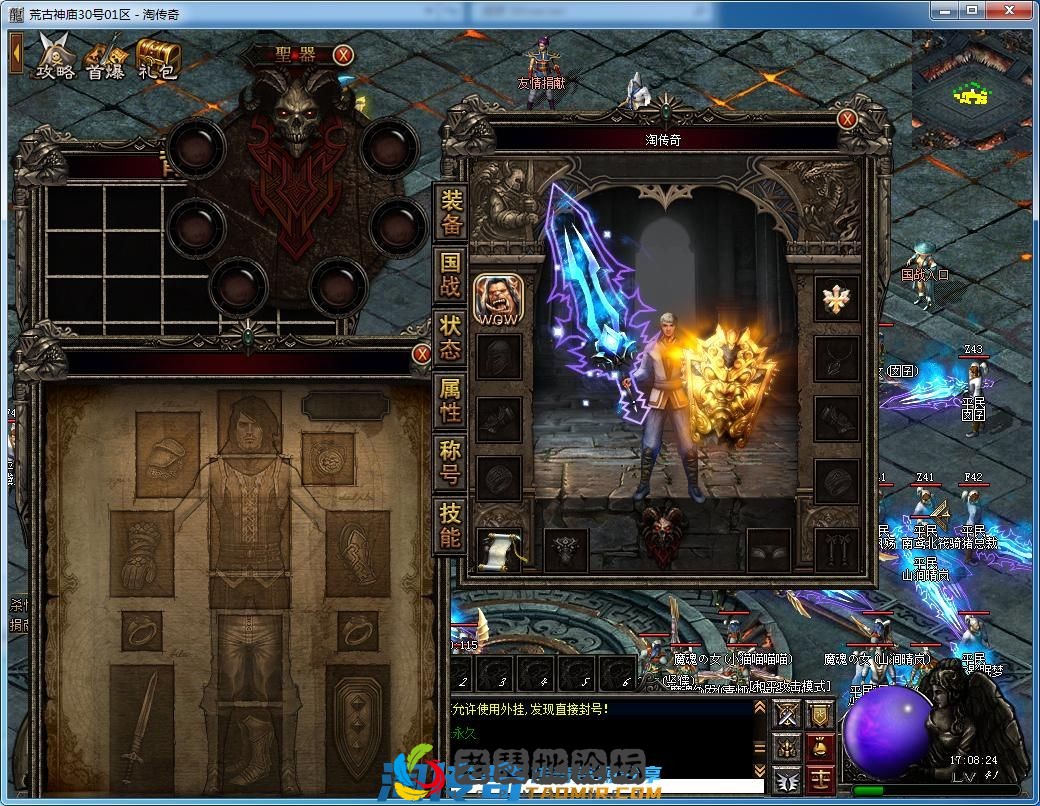Close the 淘传奇 character window
Viewport: 1040px width, 806px height.
click(847, 120)
